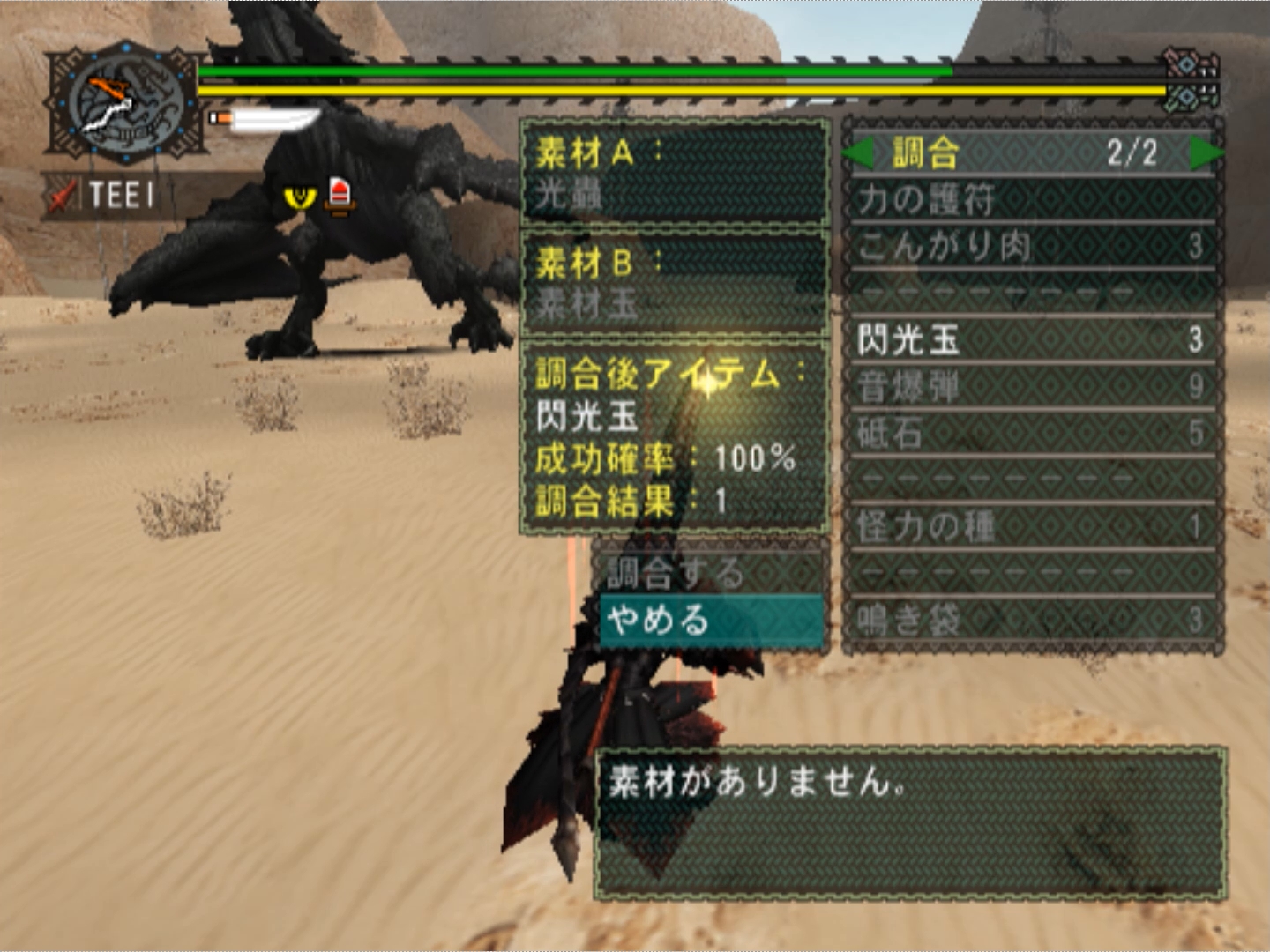Select the やめる (cancel) option

click(711, 621)
